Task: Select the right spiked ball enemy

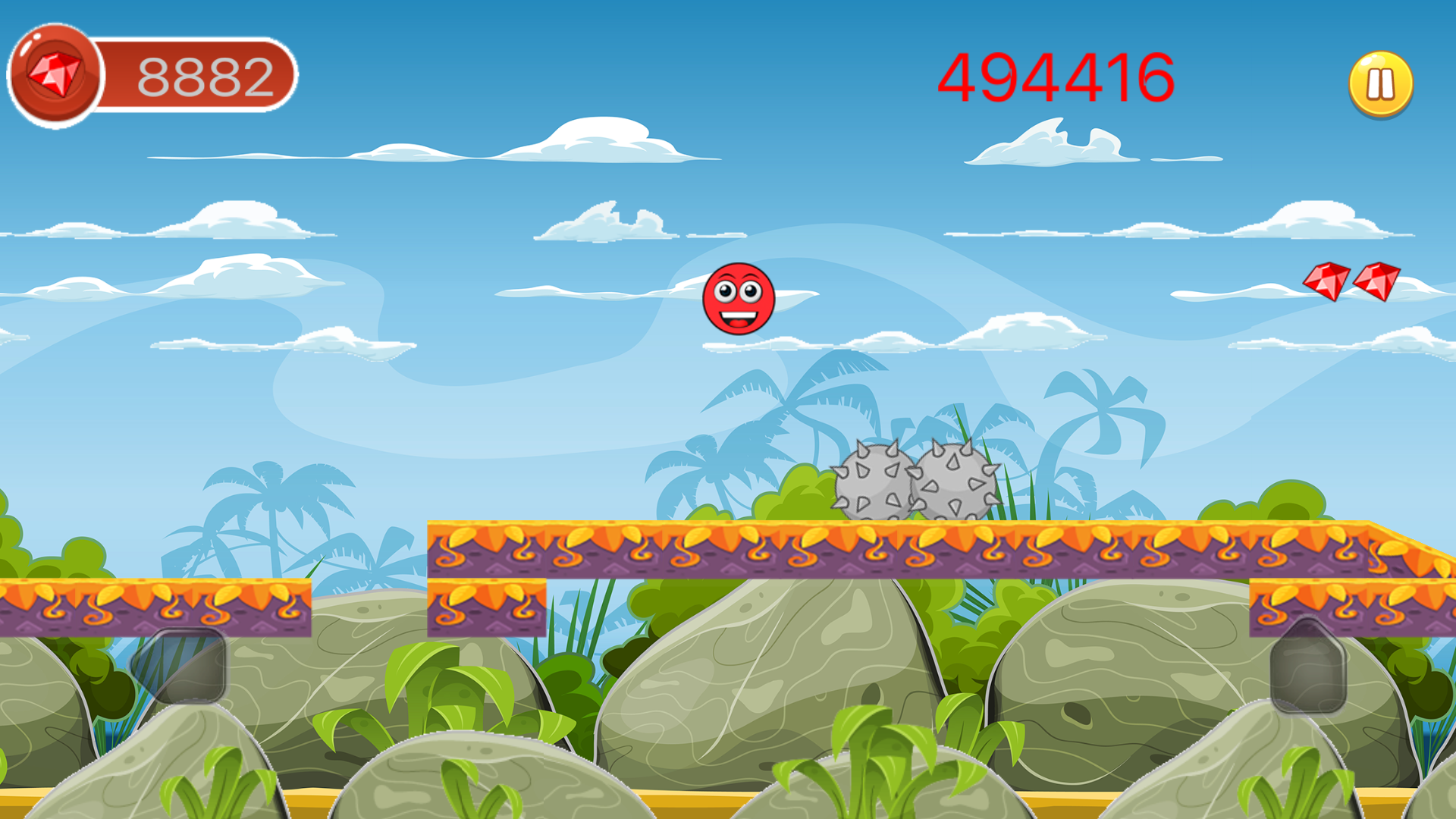Action: [x=952, y=480]
